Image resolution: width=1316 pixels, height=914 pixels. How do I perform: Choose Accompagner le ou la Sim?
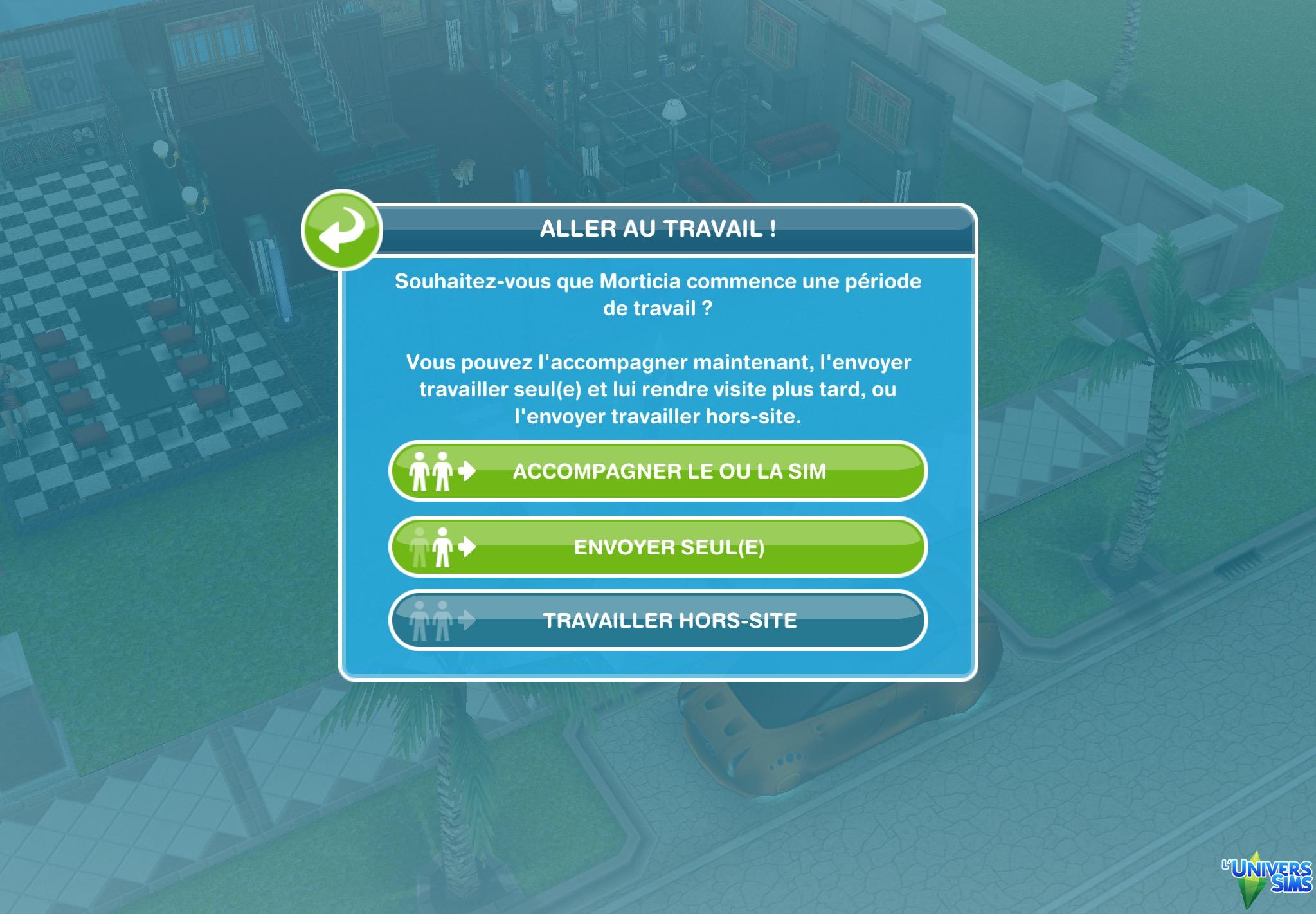tap(658, 471)
